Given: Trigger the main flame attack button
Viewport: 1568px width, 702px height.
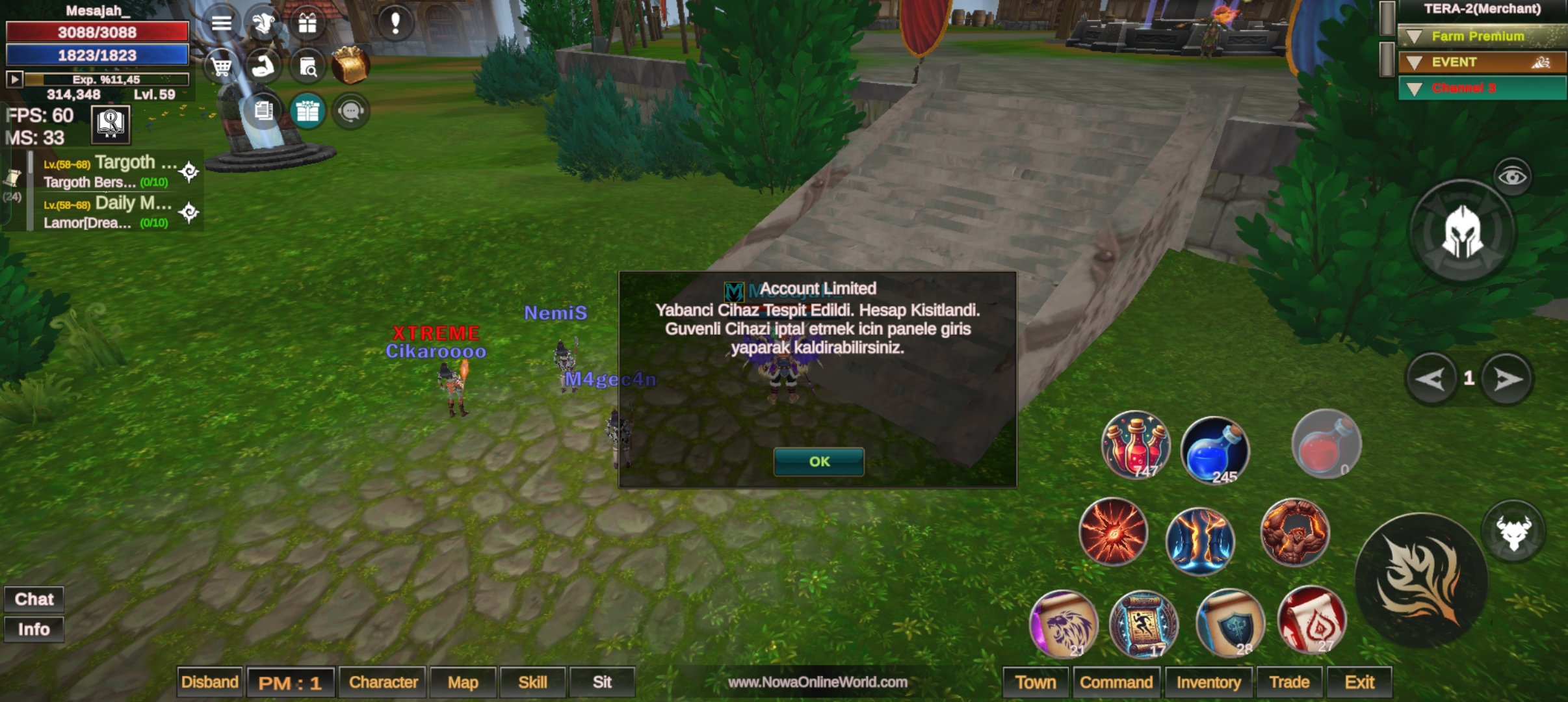Looking at the screenshot, I should coord(1421,580).
